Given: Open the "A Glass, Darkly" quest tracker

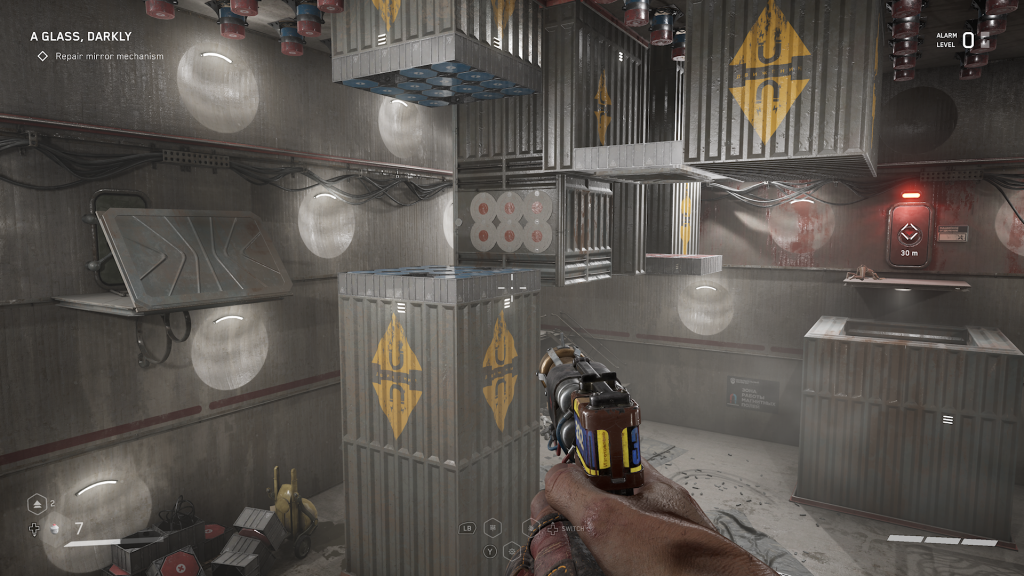Looking at the screenshot, I should [81, 37].
